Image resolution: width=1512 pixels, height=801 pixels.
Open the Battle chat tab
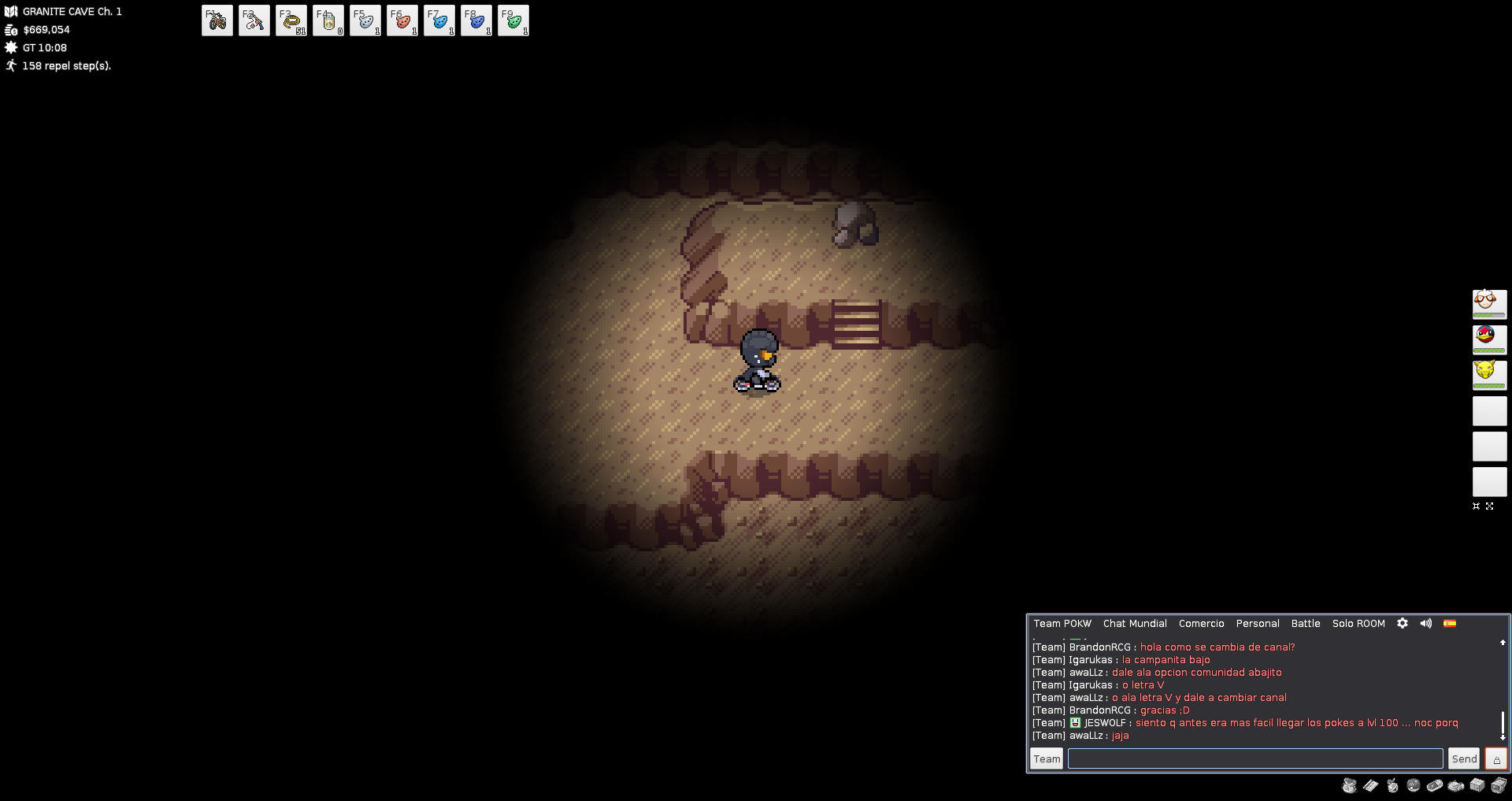point(1306,624)
